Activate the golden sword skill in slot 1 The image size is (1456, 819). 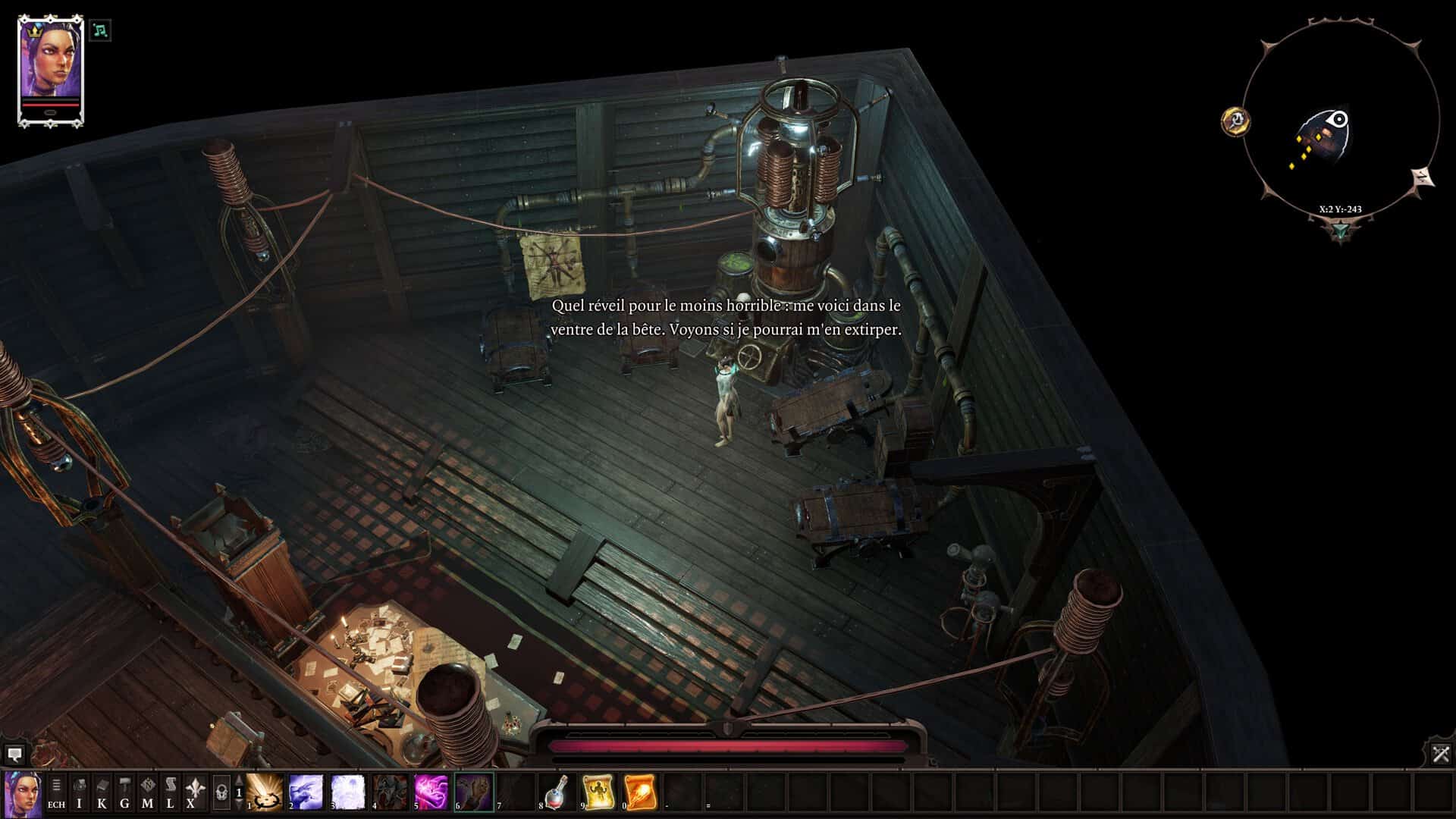pos(265,792)
